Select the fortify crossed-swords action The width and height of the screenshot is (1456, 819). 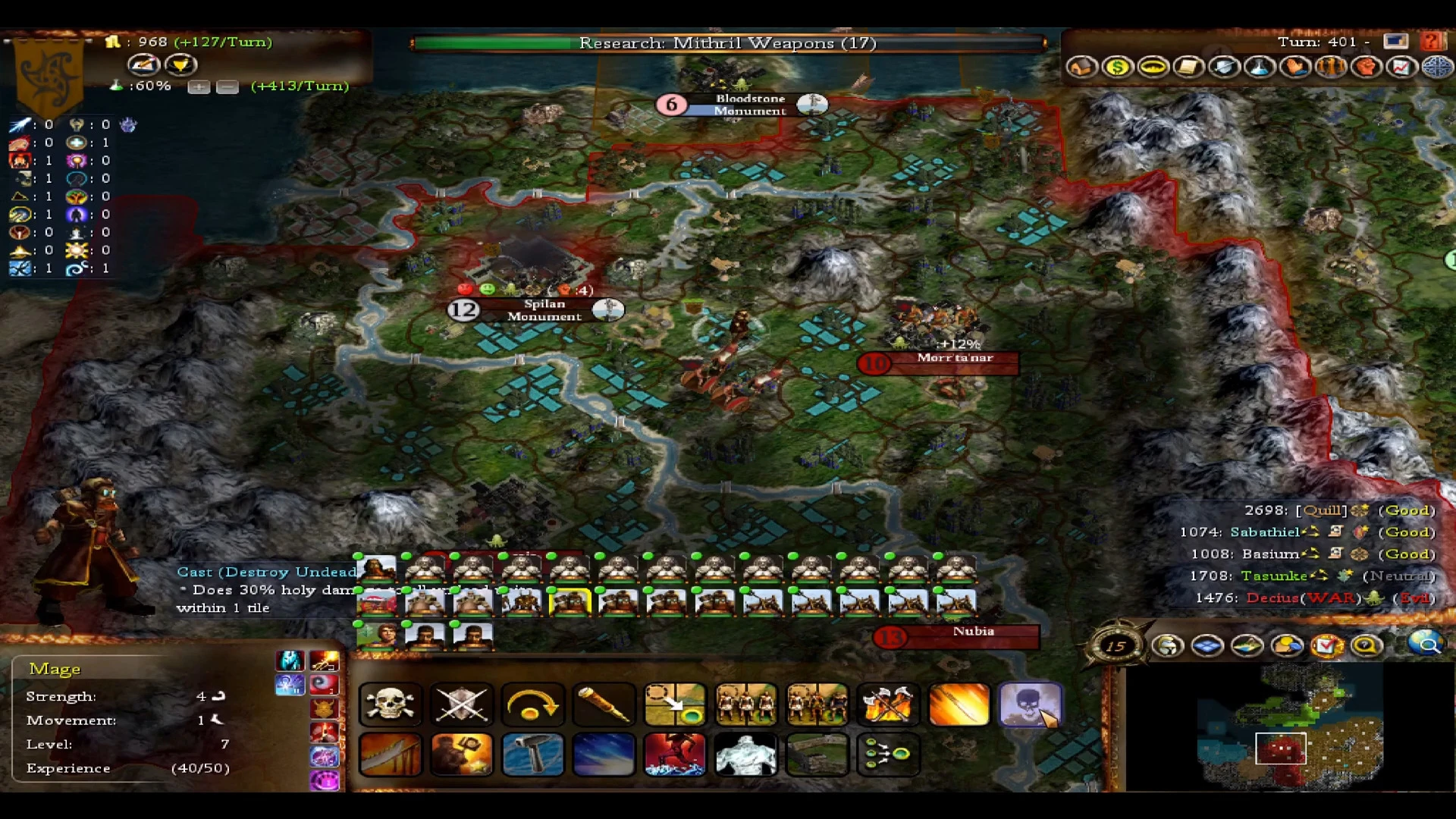(462, 704)
